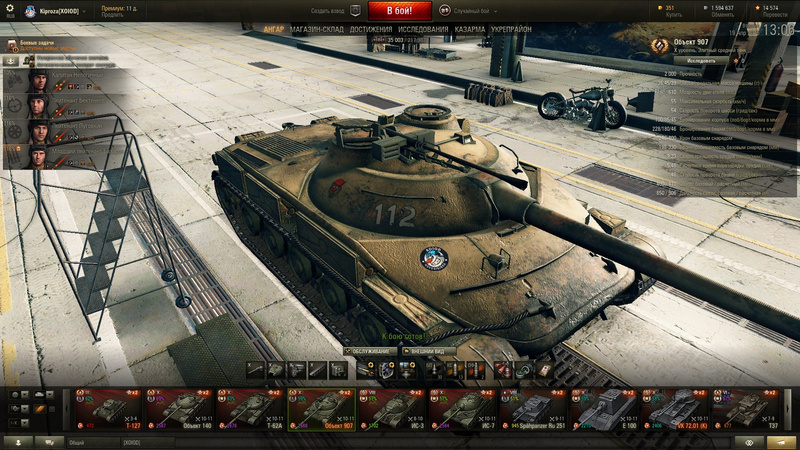Open the МАГАЗИН-СКЛАД tab
This screenshot has width=800, height=450.
click(317, 30)
